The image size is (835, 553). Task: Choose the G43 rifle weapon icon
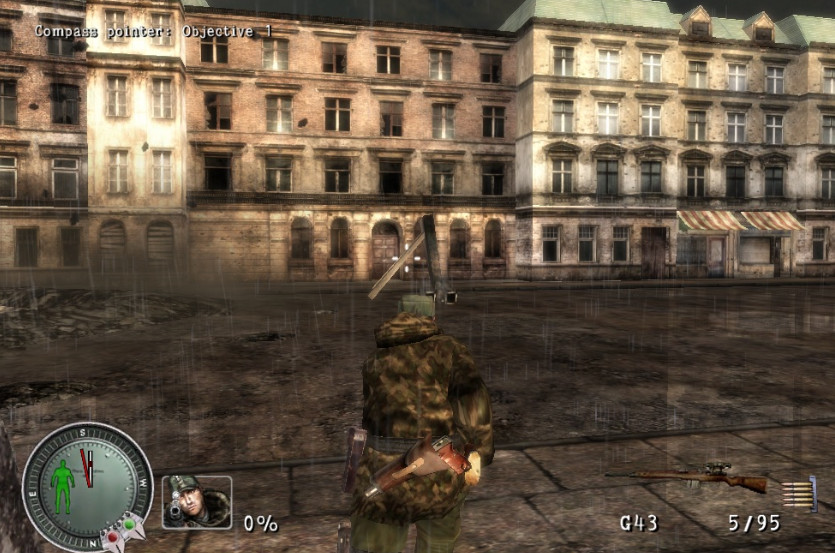(x=688, y=477)
